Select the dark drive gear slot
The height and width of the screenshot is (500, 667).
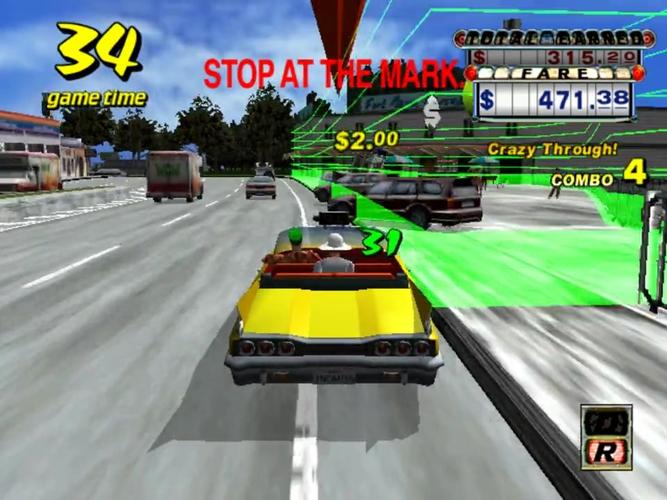click(x=607, y=423)
